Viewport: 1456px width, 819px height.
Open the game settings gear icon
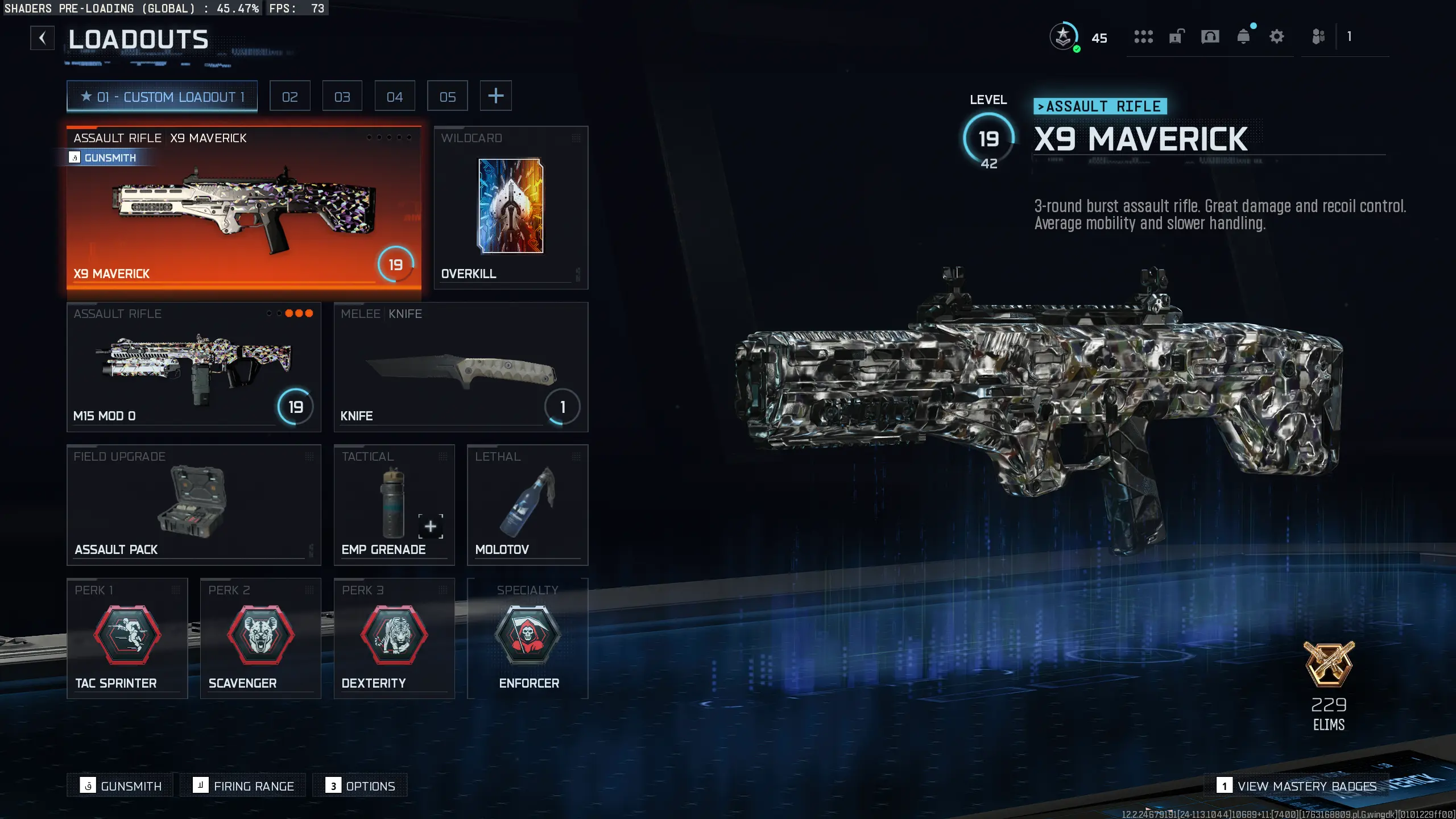pyautogui.click(x=1276, y=38)
